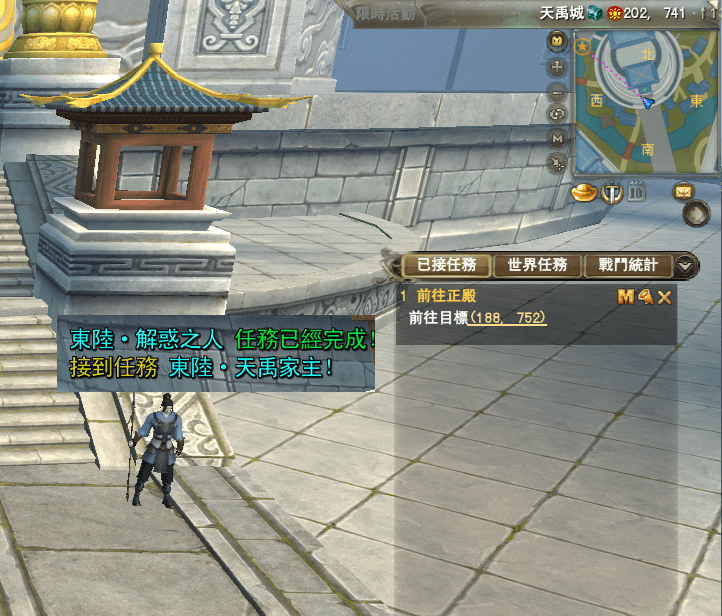Open the world map with M button
The image size is (722, 616).
(x=558, y=138)
